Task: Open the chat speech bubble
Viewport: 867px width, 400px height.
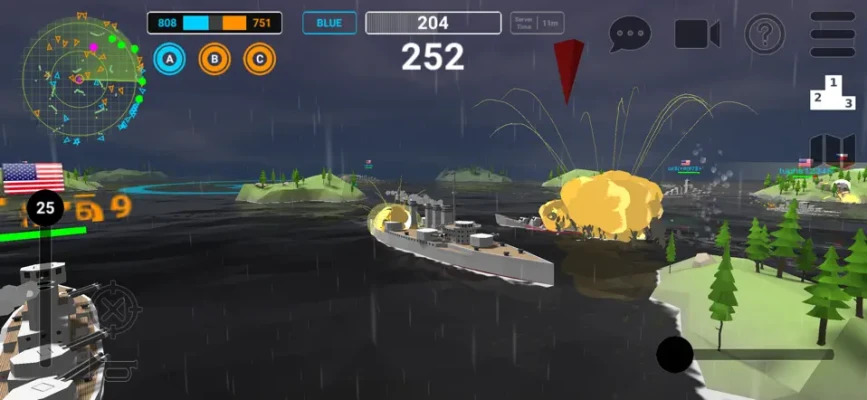Action: [630, 34]
